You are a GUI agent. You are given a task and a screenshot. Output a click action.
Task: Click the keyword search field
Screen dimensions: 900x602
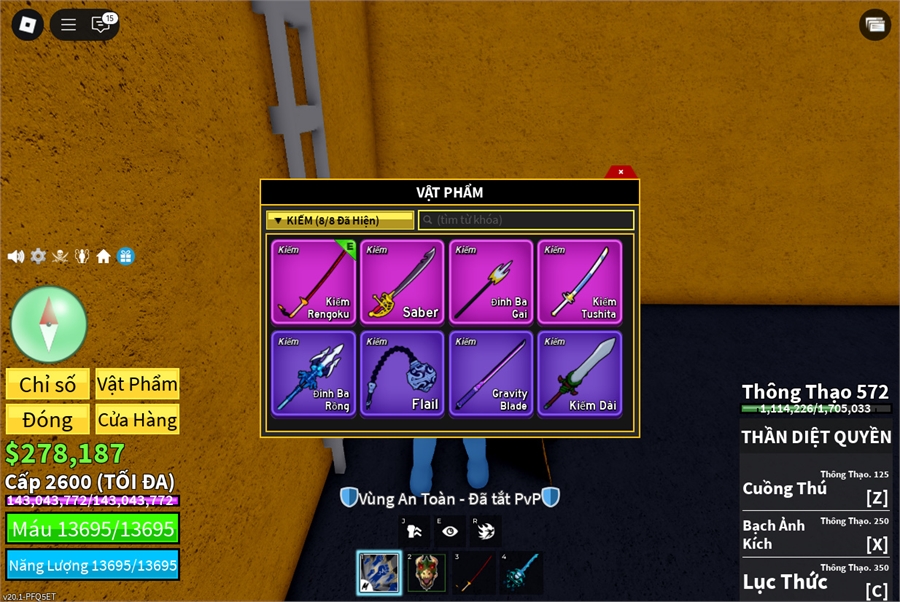pyautogui.click(x=526, y=220)
